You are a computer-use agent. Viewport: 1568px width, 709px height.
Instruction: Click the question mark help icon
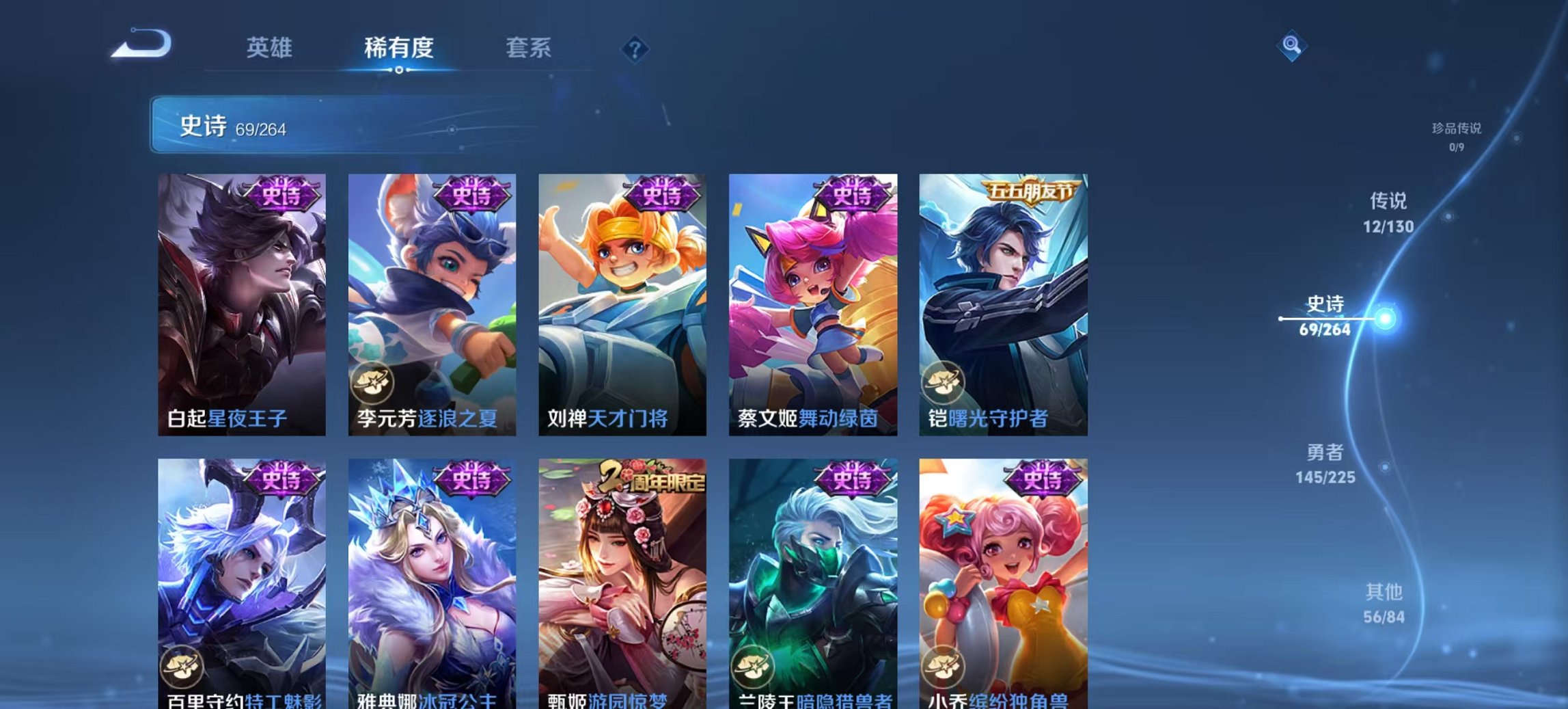point(635,48)
